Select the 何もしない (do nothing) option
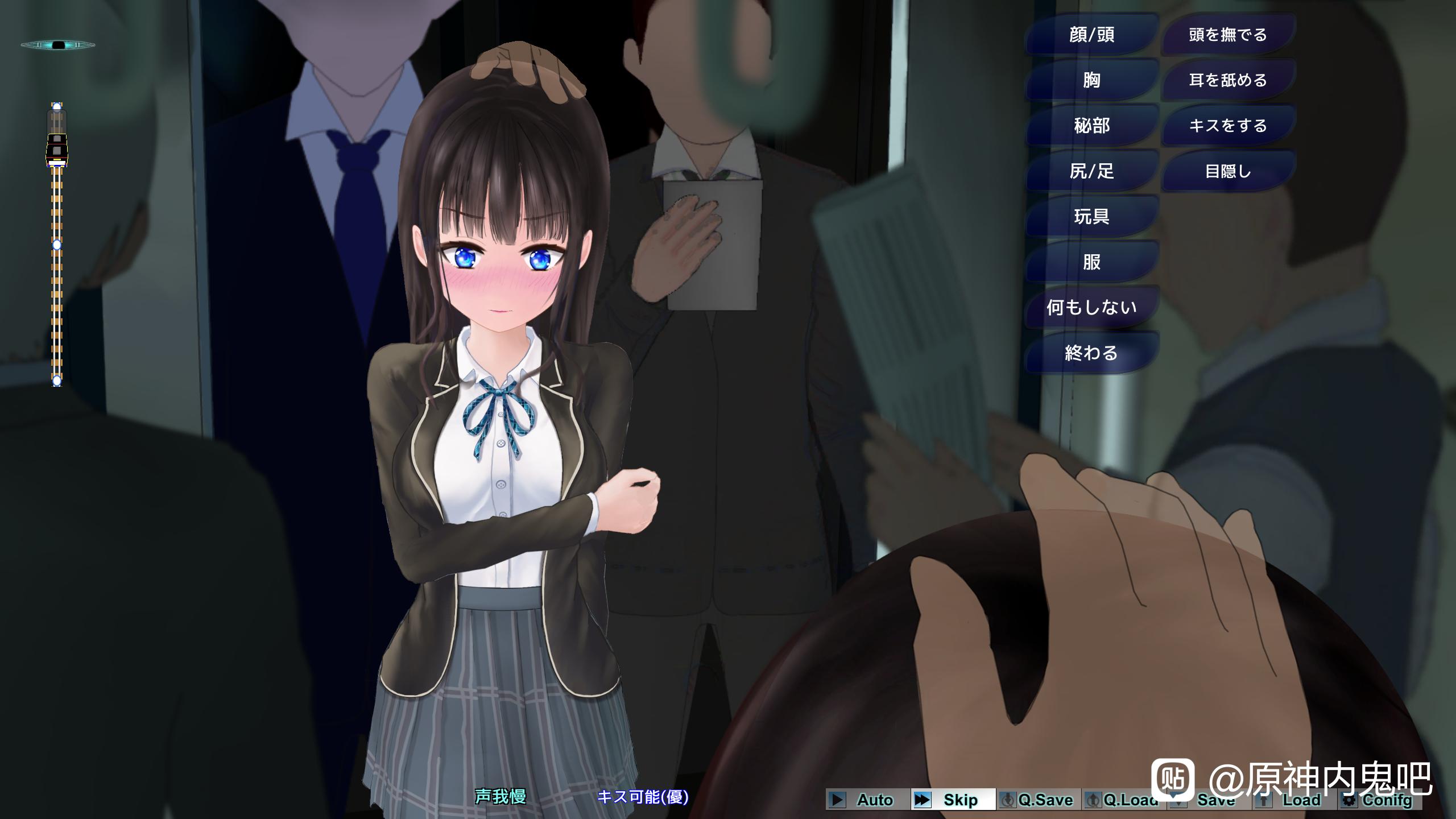 tap(1091, 308)
